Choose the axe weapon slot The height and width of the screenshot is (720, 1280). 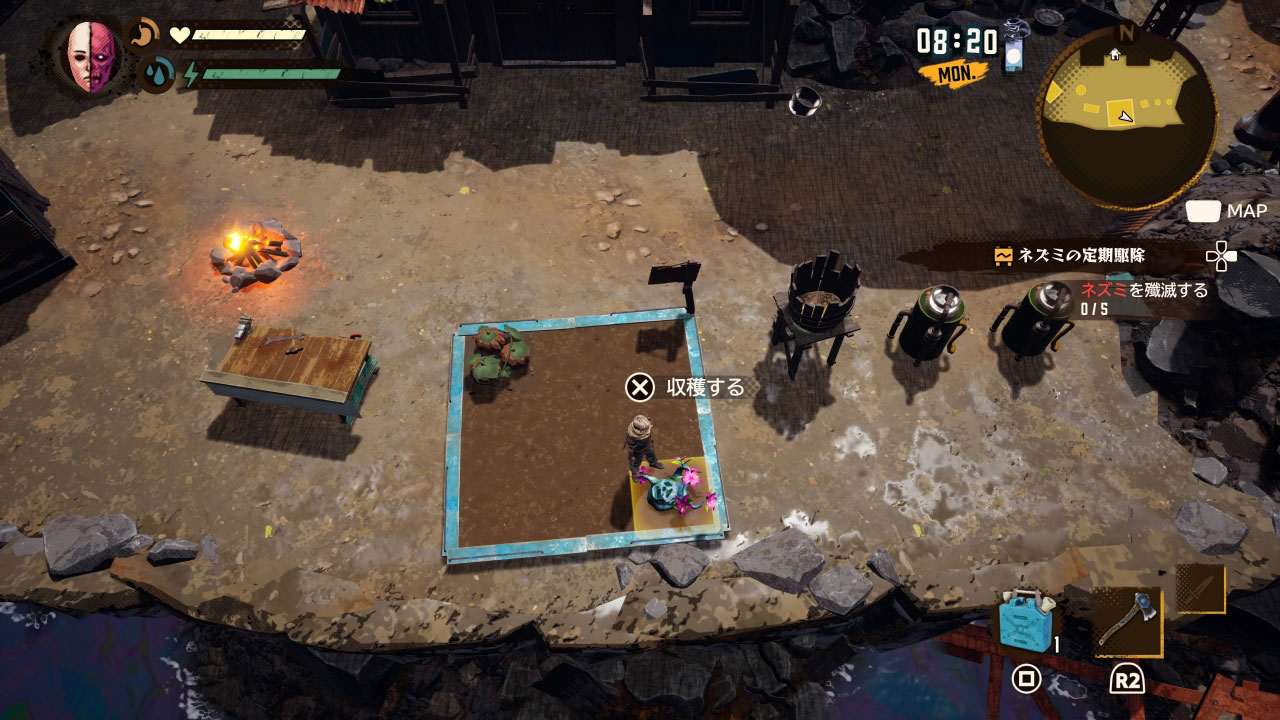coord(1127,621)
